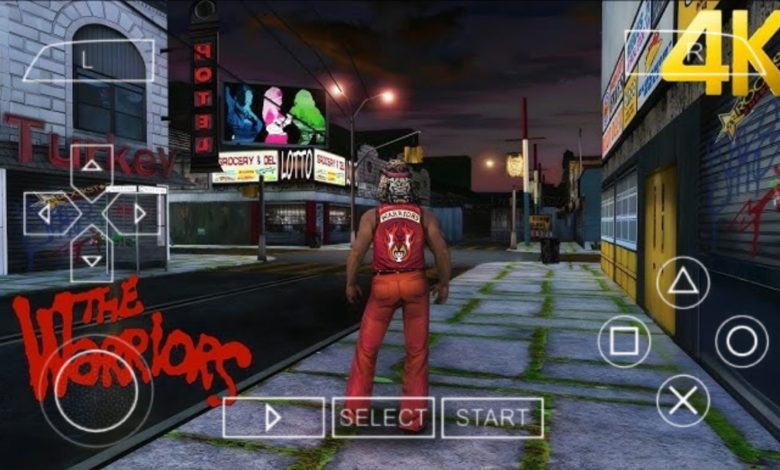Tap the START button
780x470 pixels.
click(x=492, y=418)
